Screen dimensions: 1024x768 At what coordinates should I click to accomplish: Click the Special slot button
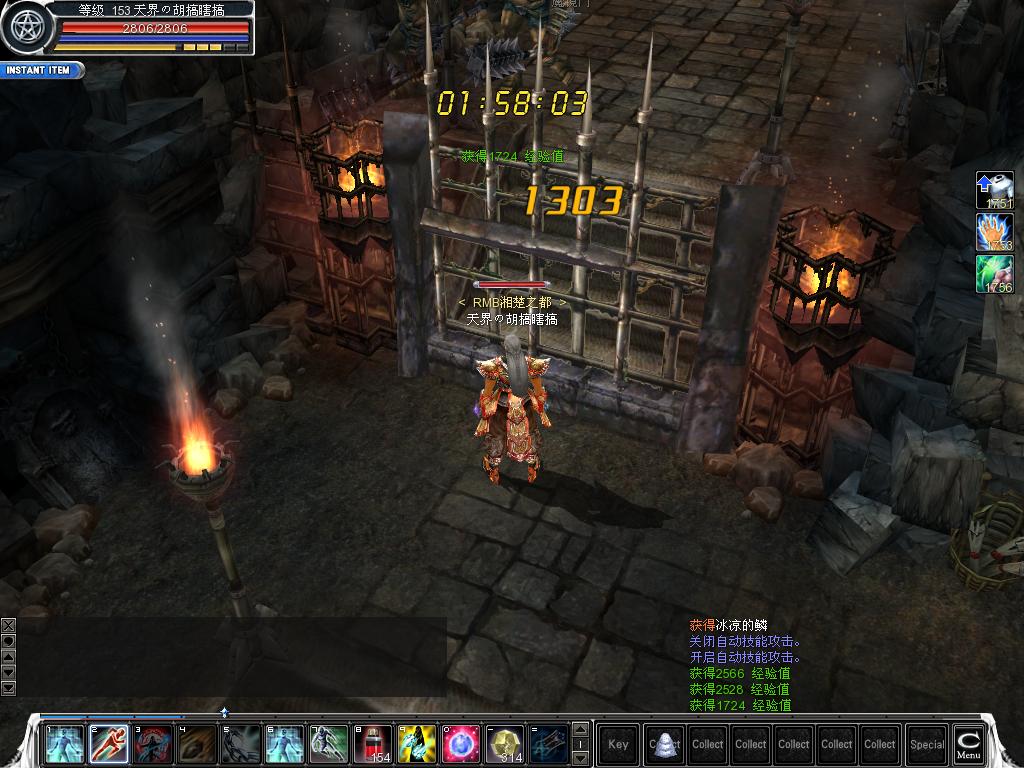[x=927, y=744]
